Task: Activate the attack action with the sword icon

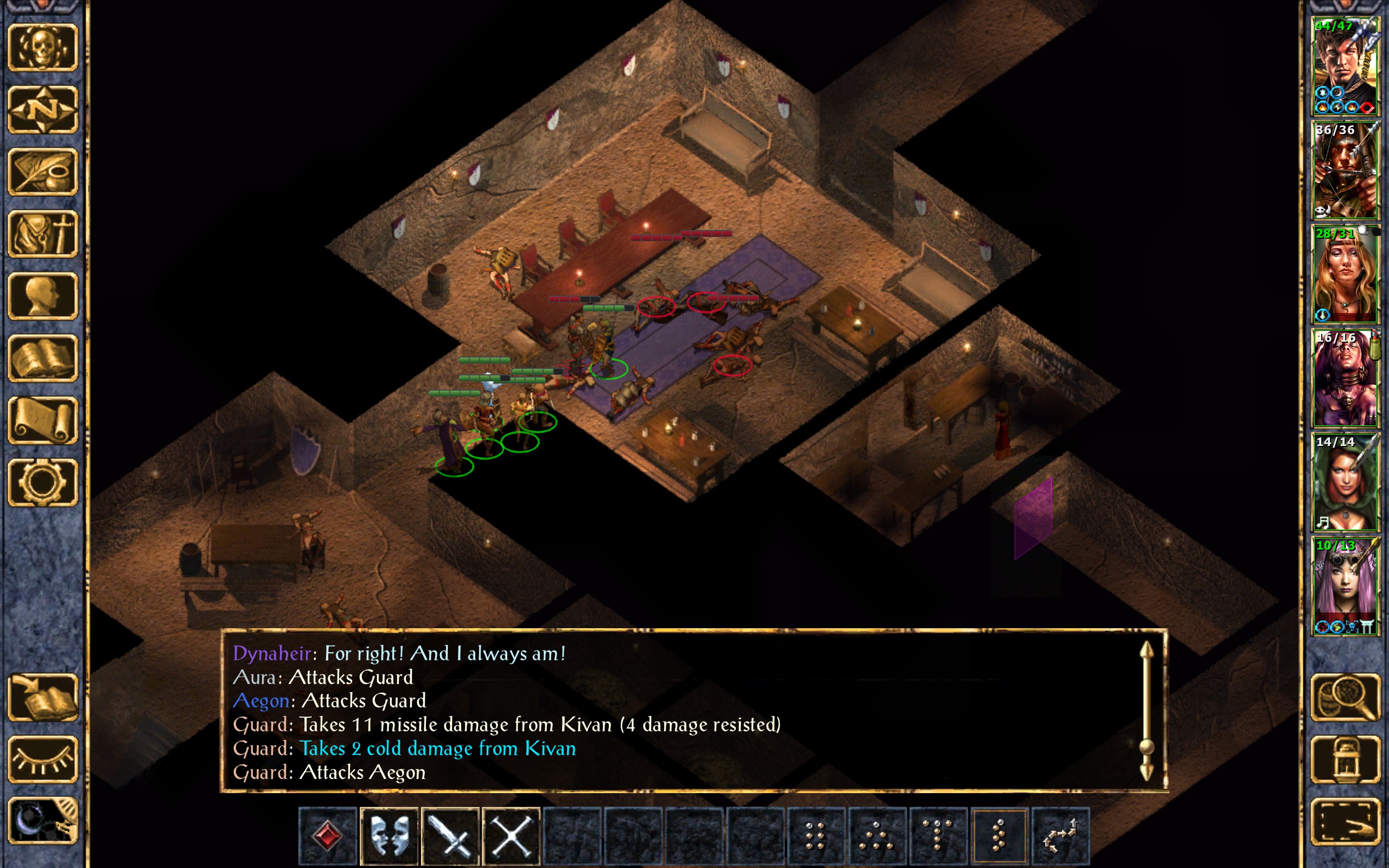Action: 450,837
